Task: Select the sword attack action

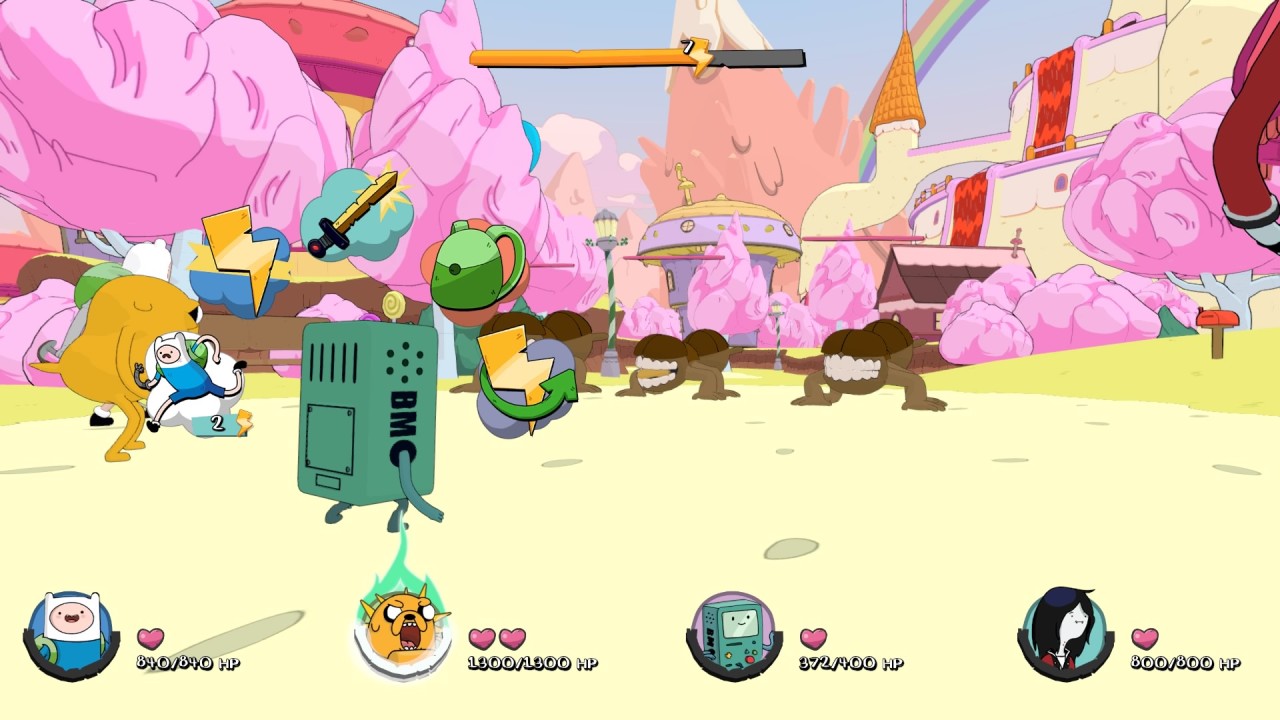Action: pos(355,215)
